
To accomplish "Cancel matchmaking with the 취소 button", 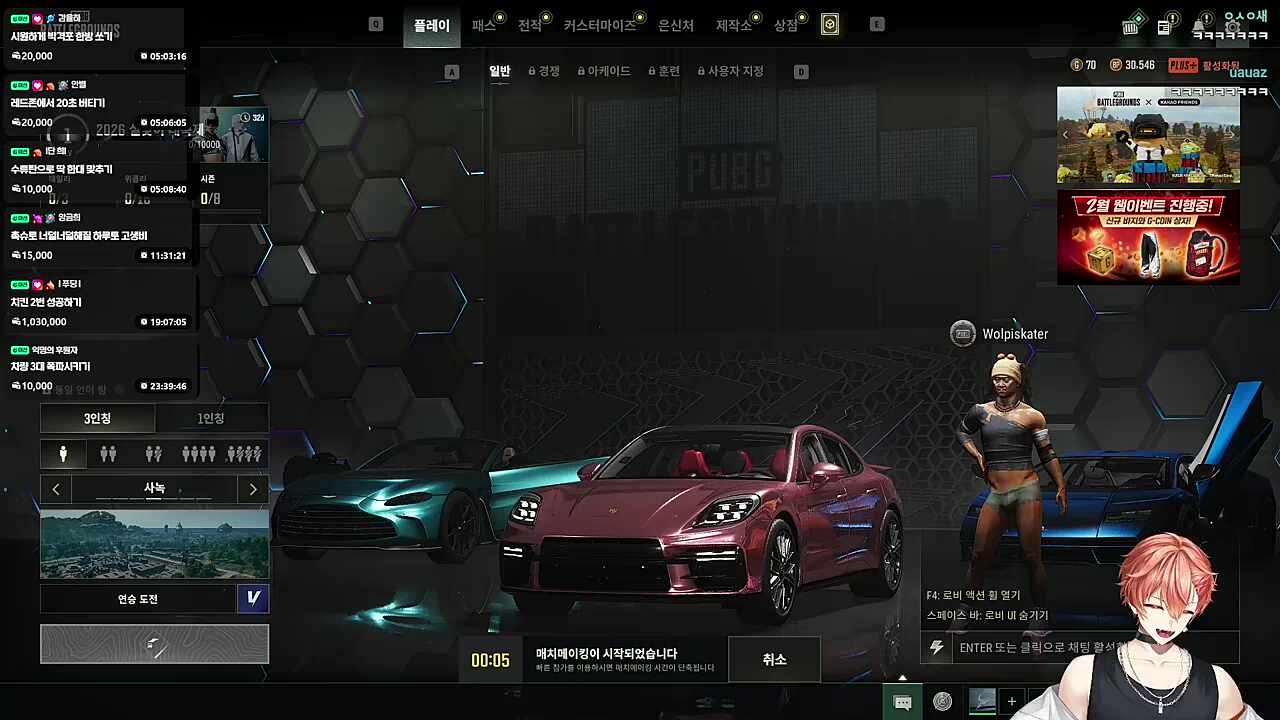I will click(x=774, y=660).
